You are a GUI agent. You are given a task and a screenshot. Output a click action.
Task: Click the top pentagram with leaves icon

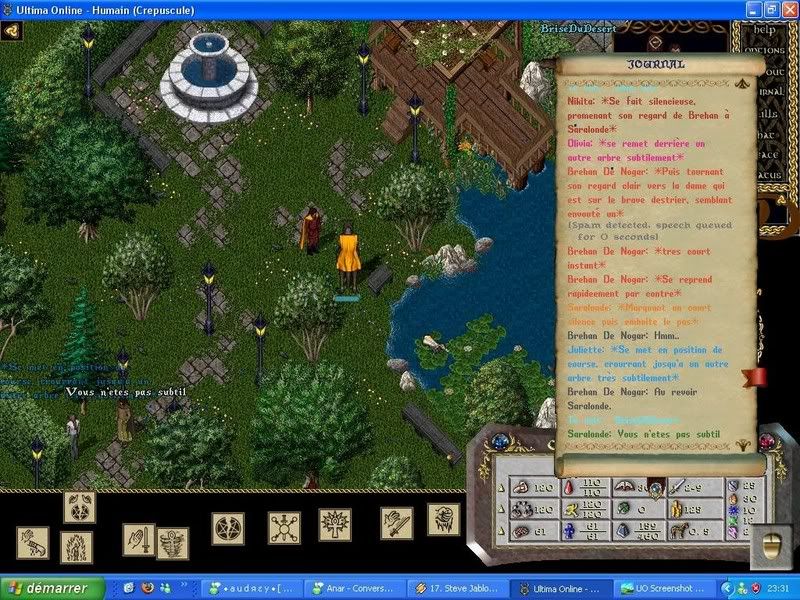(79, 507)
